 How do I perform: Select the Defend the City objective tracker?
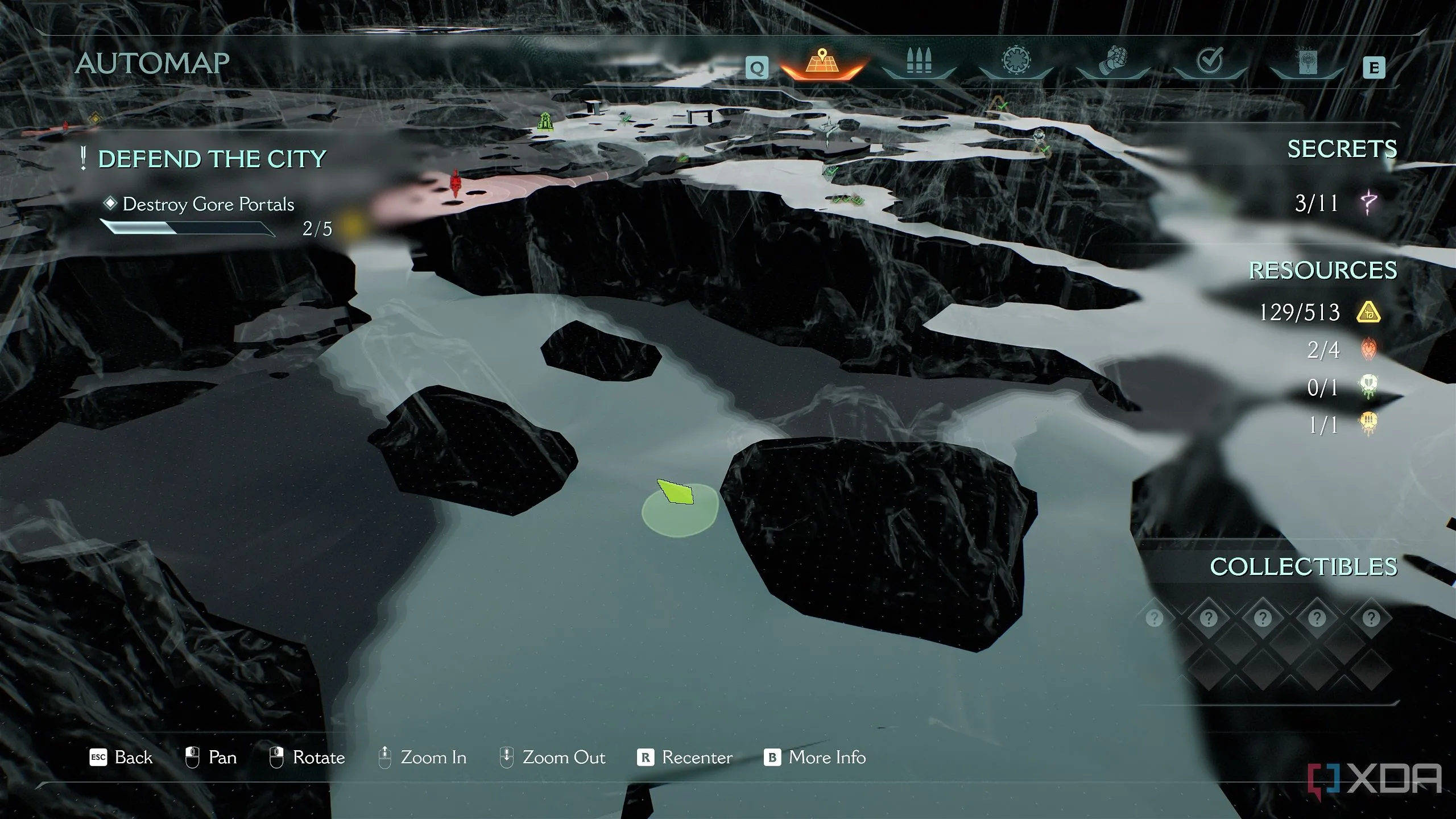pyautogui.click(x=212, y=159)
